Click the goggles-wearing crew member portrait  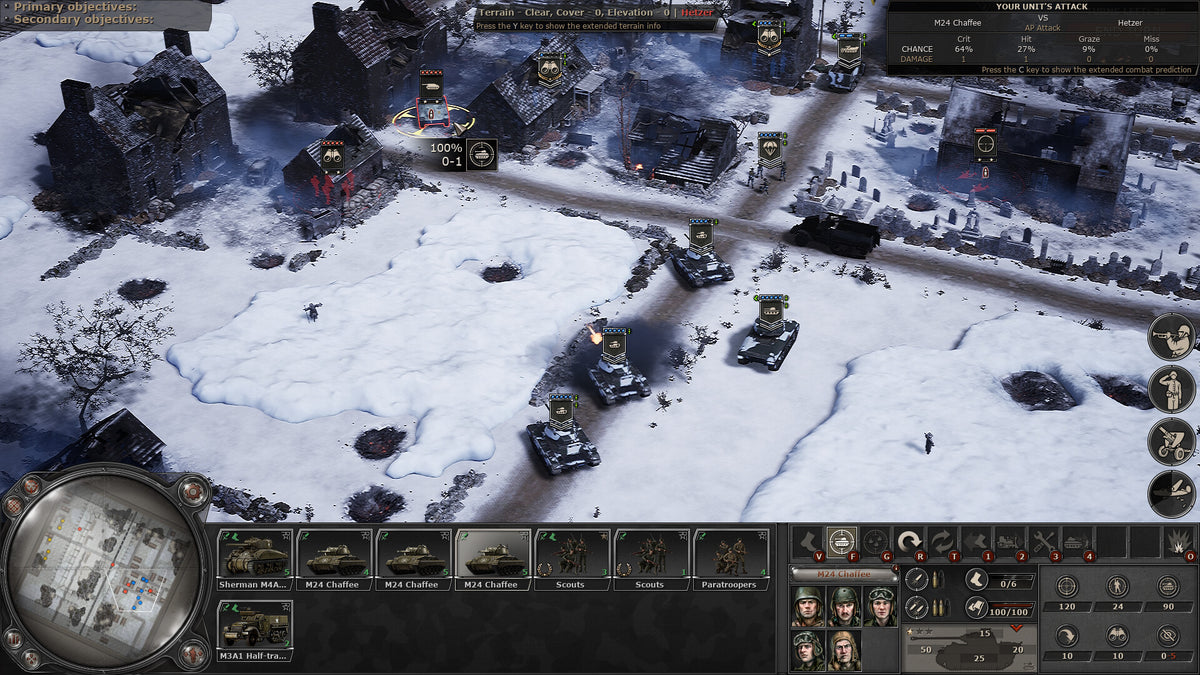click(x=880, y=605)
